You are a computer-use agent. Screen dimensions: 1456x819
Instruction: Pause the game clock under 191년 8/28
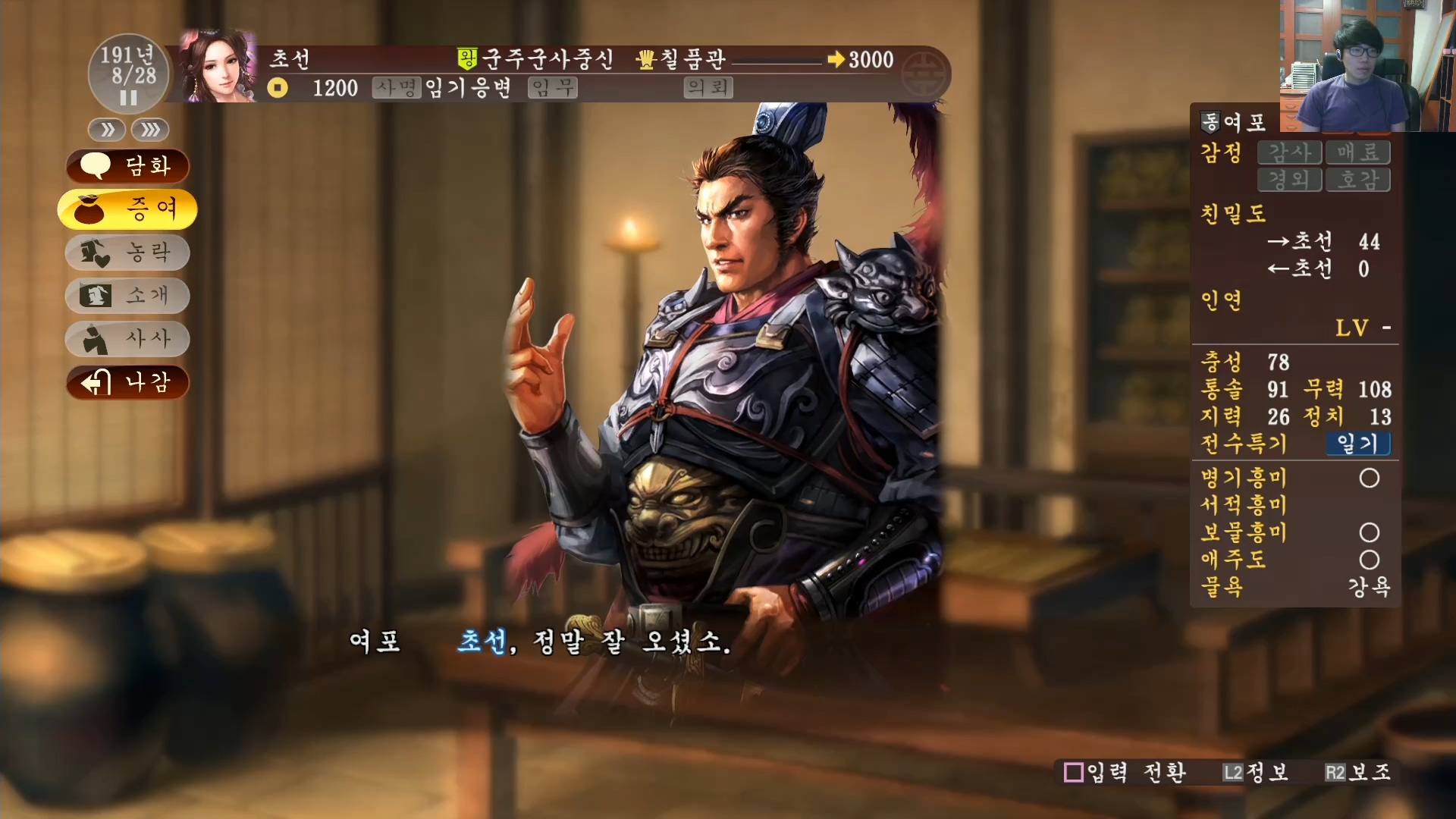127,97
